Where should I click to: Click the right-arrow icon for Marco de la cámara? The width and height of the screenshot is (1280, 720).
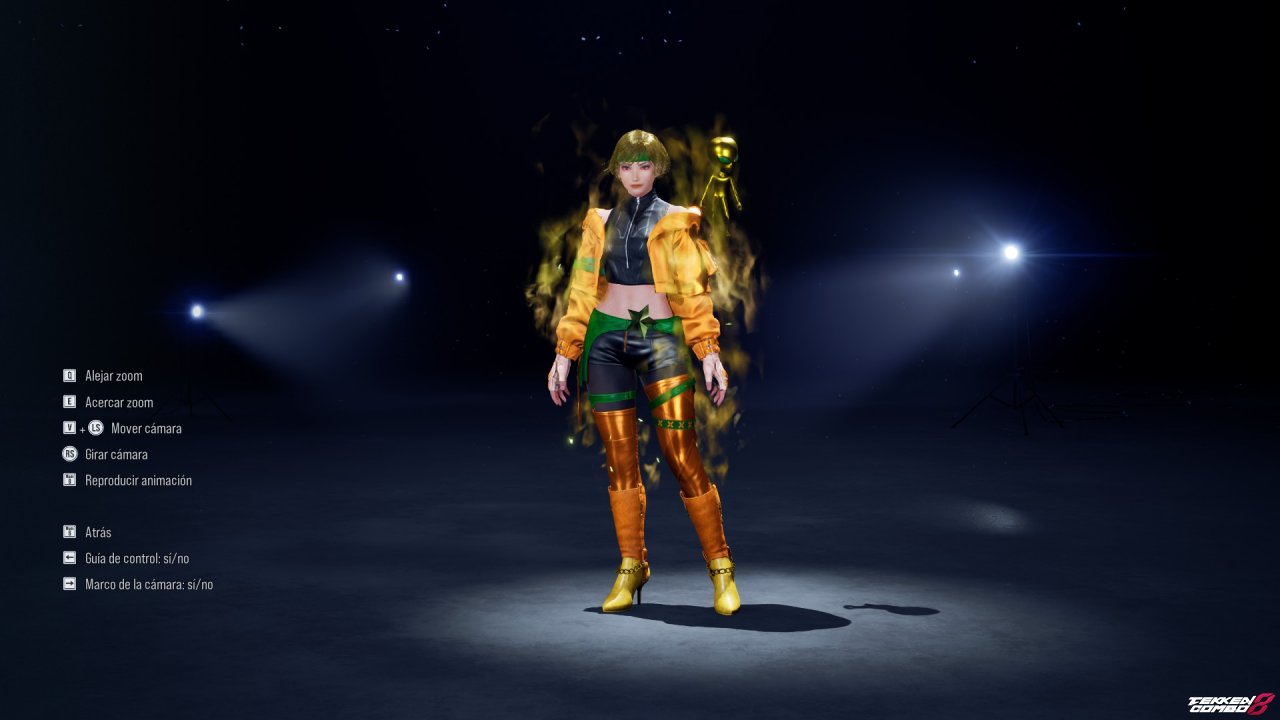point(68,583)
